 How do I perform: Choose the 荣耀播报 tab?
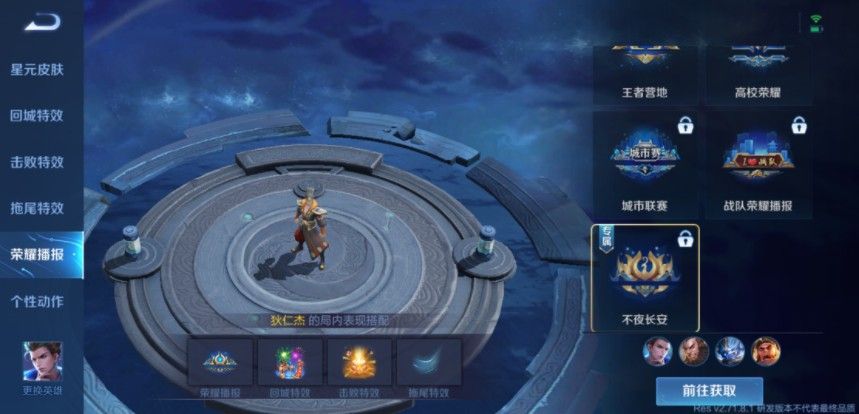pyautogui.click(x=37, y=254)
